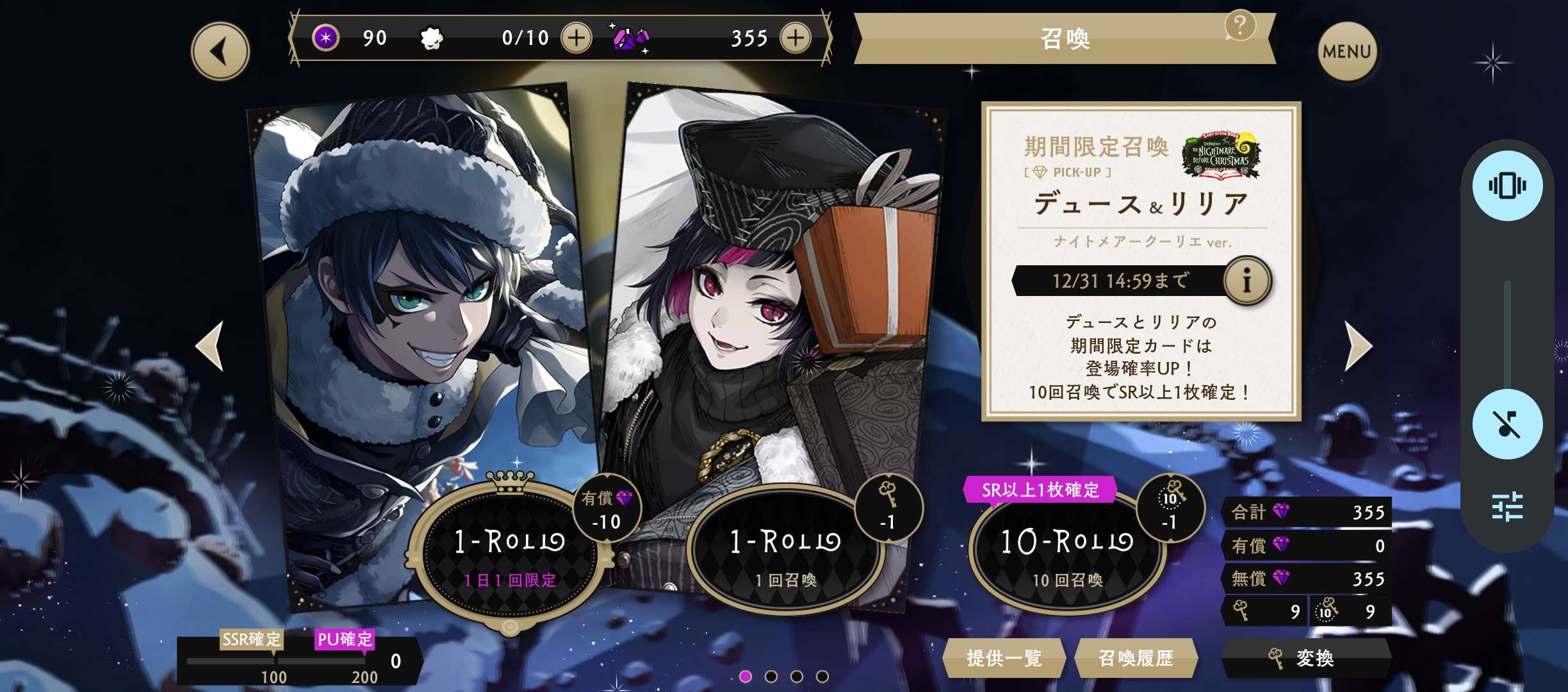Add more gems with the plus button
1568x692 pixels.
pyautogui.click(x=796, y=38)
